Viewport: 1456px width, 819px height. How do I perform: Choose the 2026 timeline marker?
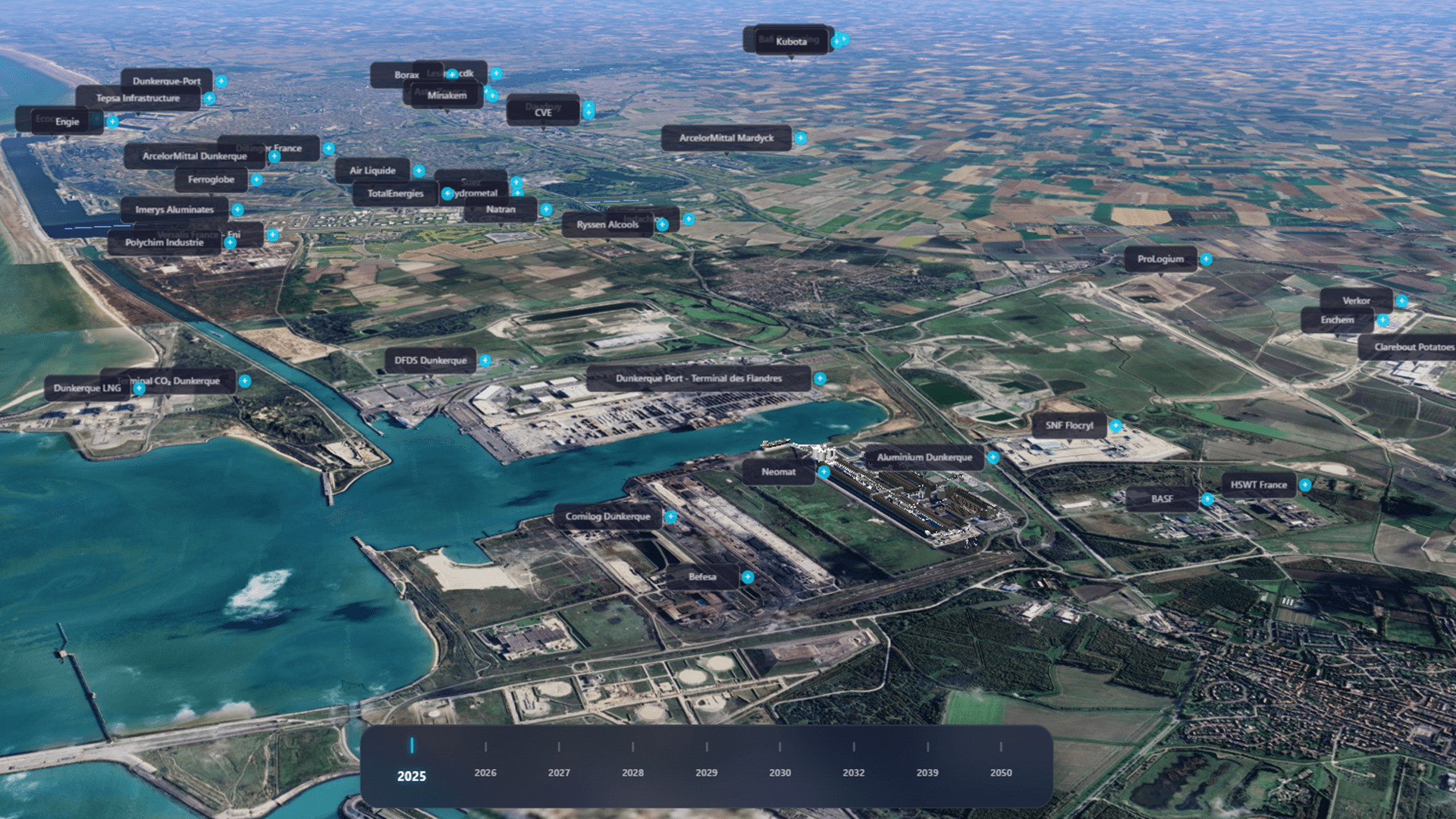tap(485, 772)
